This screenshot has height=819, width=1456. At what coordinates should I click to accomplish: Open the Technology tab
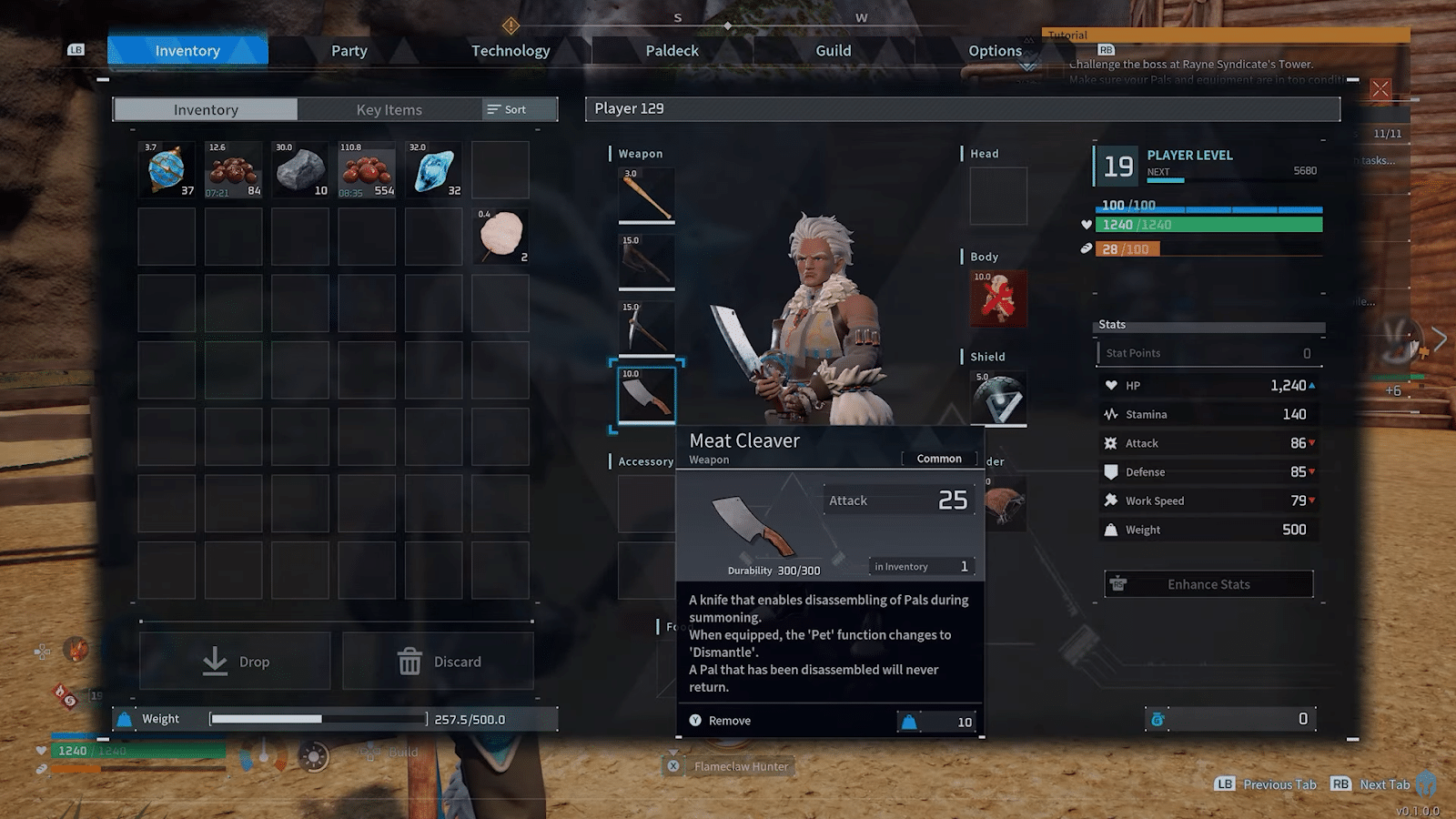pos(511,51)
